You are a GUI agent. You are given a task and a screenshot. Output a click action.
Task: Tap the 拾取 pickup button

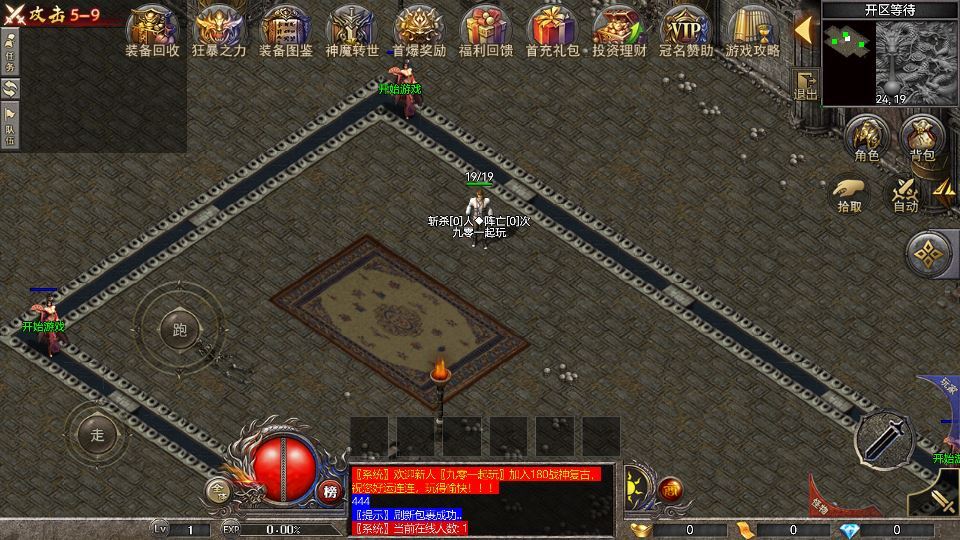(x=850, y=193)
